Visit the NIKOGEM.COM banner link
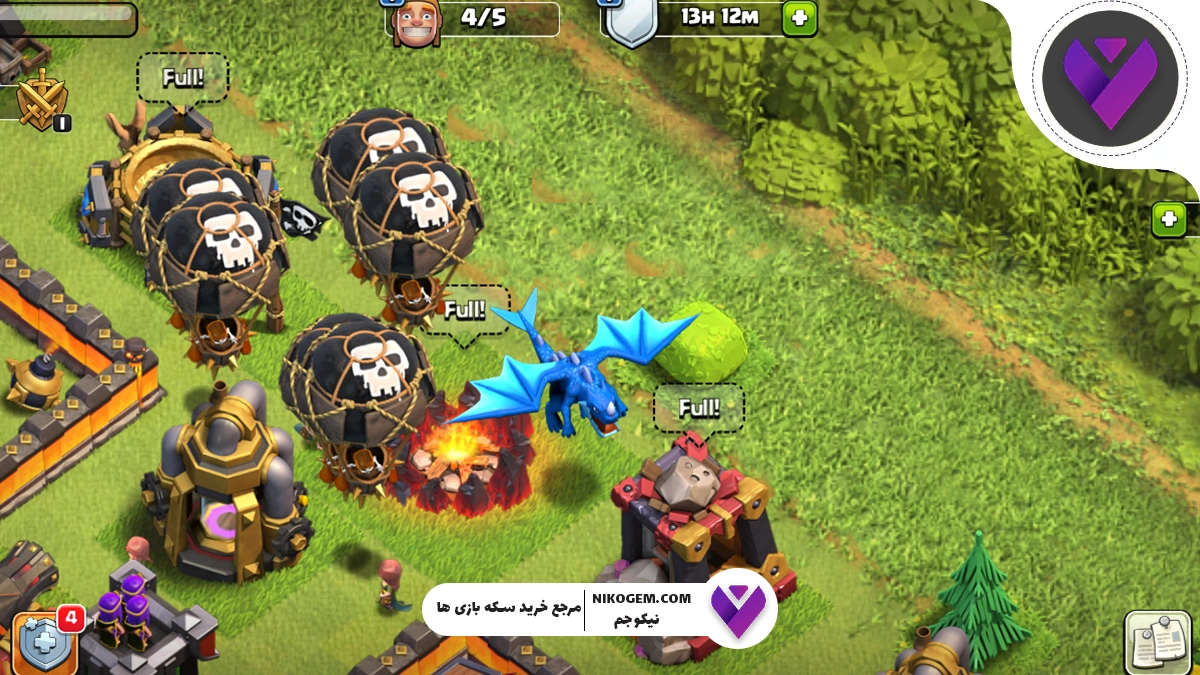This screenshot has width=1200, height=675. tap(641, 598)
